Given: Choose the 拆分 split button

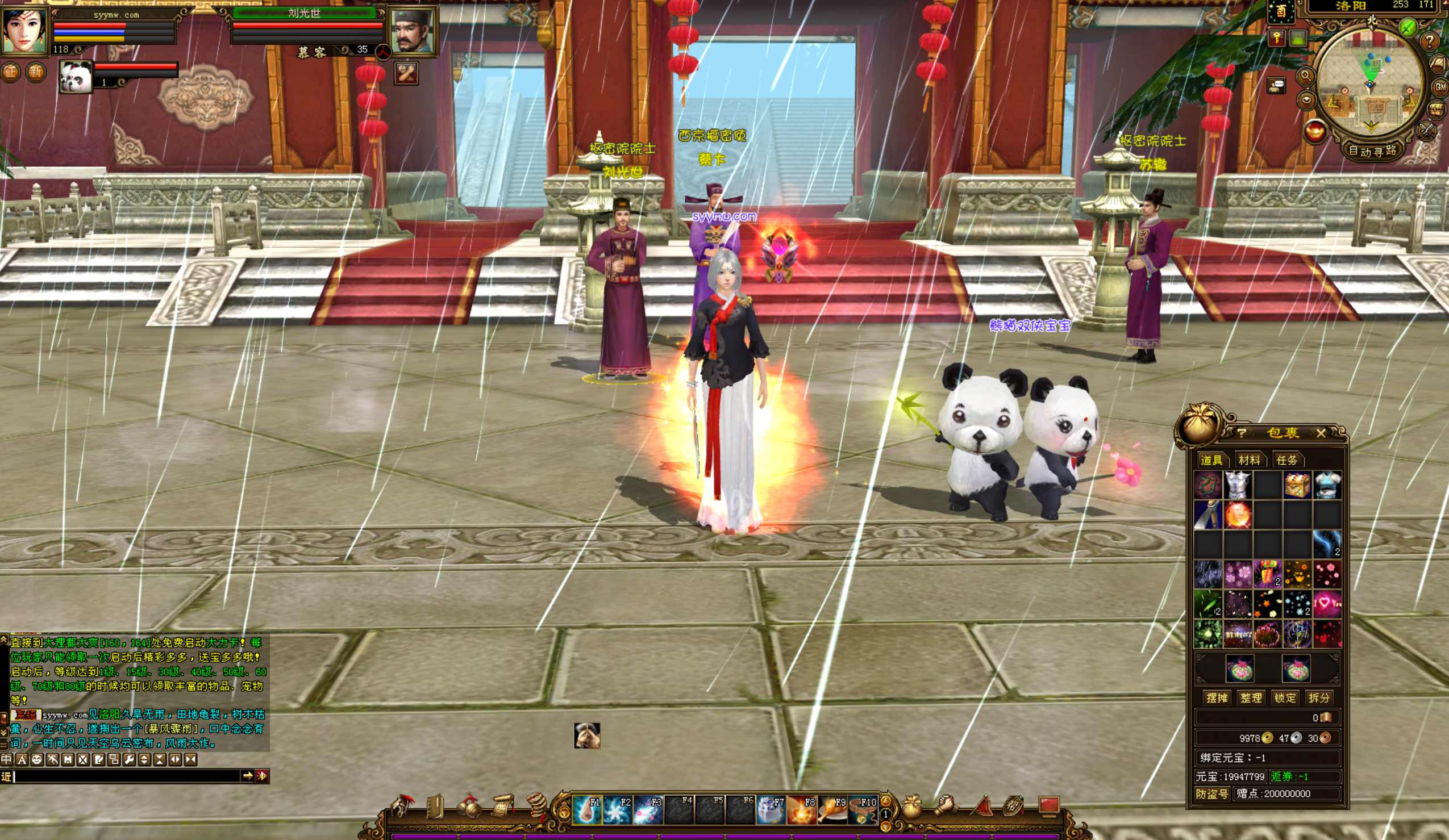Looking at the screenshot, I should [x=1319, y=698].
